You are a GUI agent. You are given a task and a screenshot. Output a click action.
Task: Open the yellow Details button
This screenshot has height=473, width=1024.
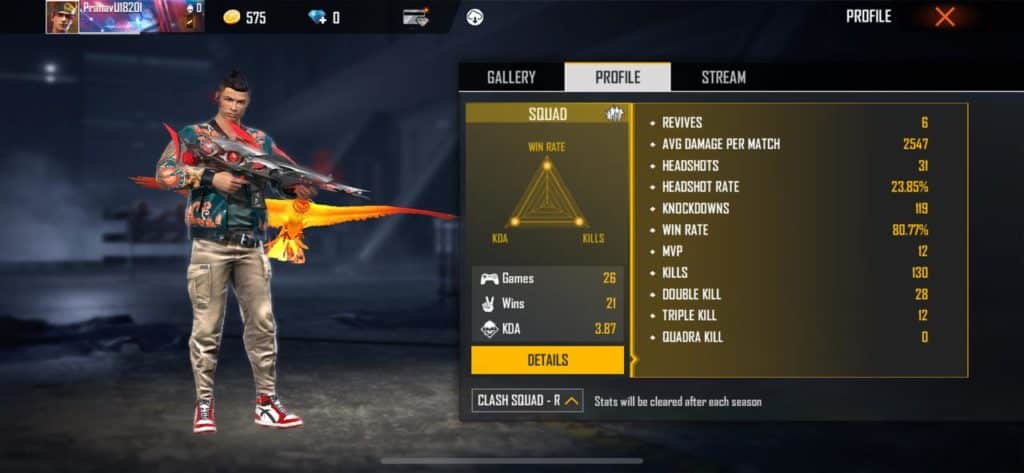click(x=547, y=360)
